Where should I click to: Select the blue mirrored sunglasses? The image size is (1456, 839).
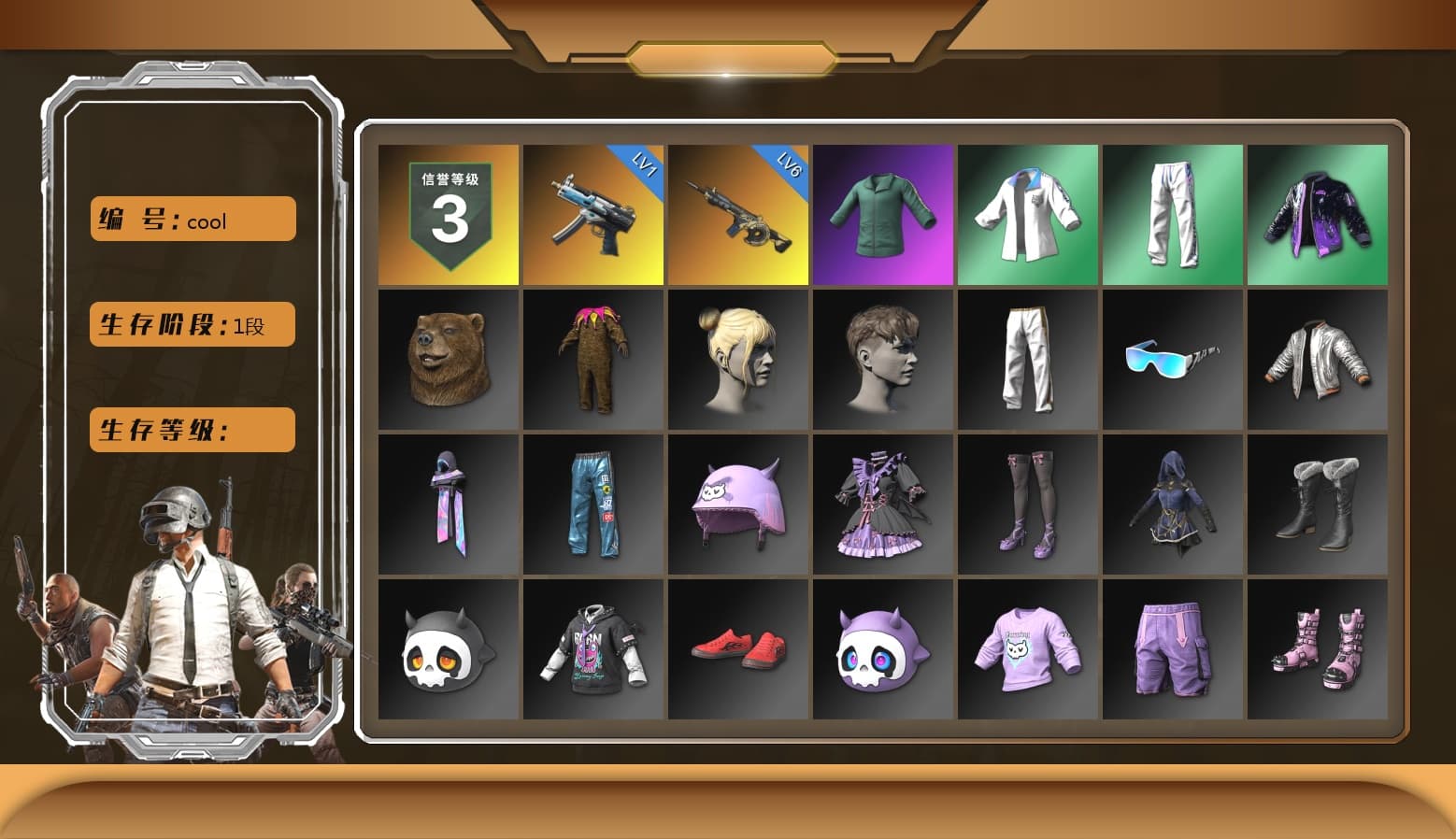1173,358
